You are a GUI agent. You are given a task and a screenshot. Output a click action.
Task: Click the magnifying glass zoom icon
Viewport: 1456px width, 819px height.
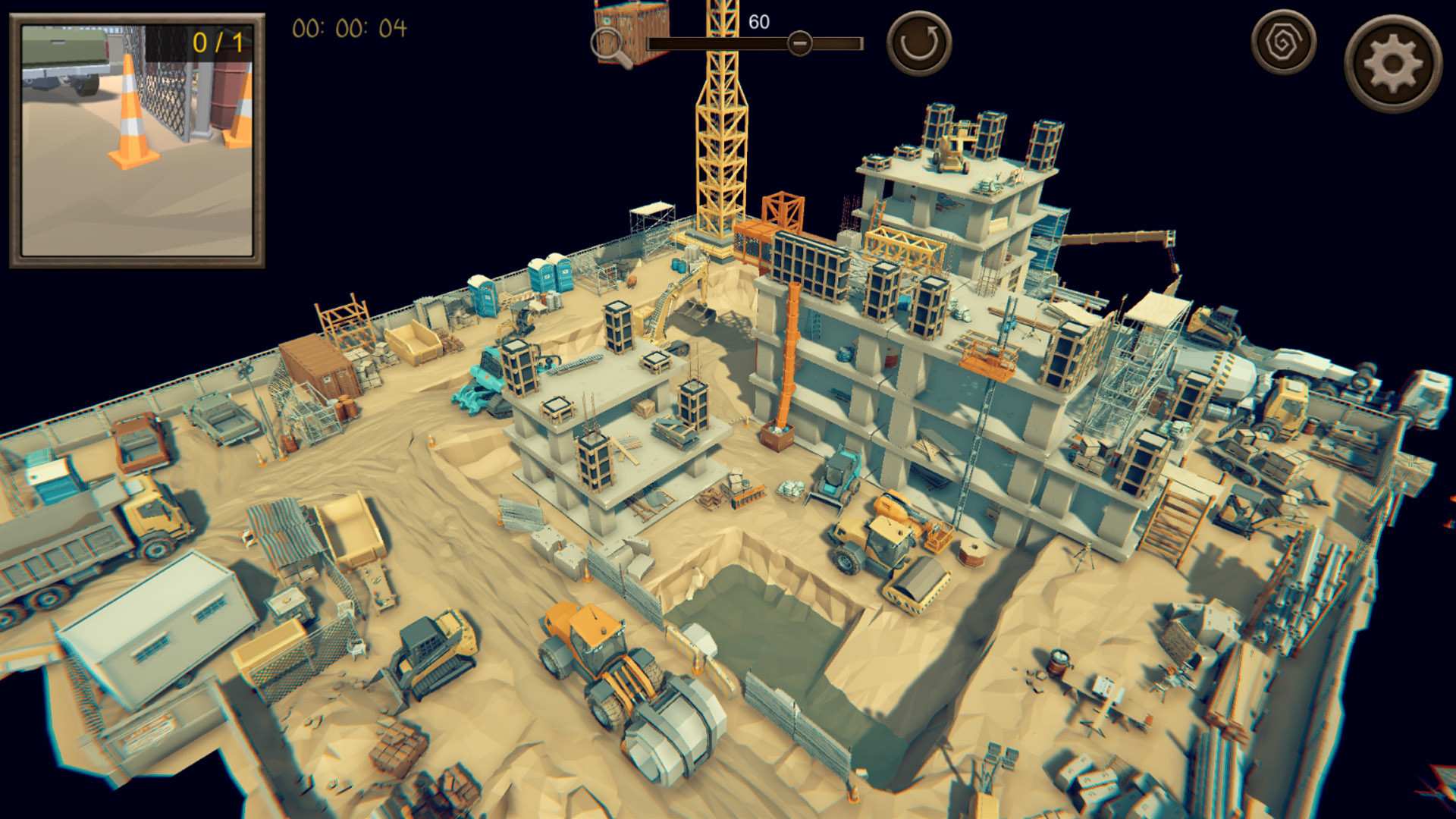point(607,42)
